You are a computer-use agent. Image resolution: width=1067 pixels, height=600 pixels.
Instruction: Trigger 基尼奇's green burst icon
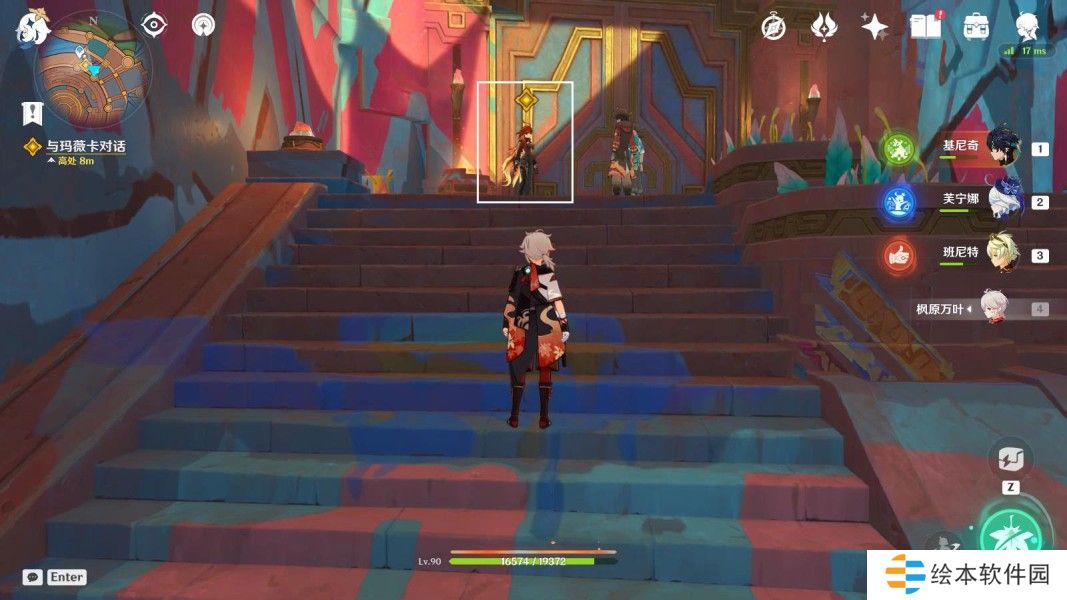tap(898, 150)
